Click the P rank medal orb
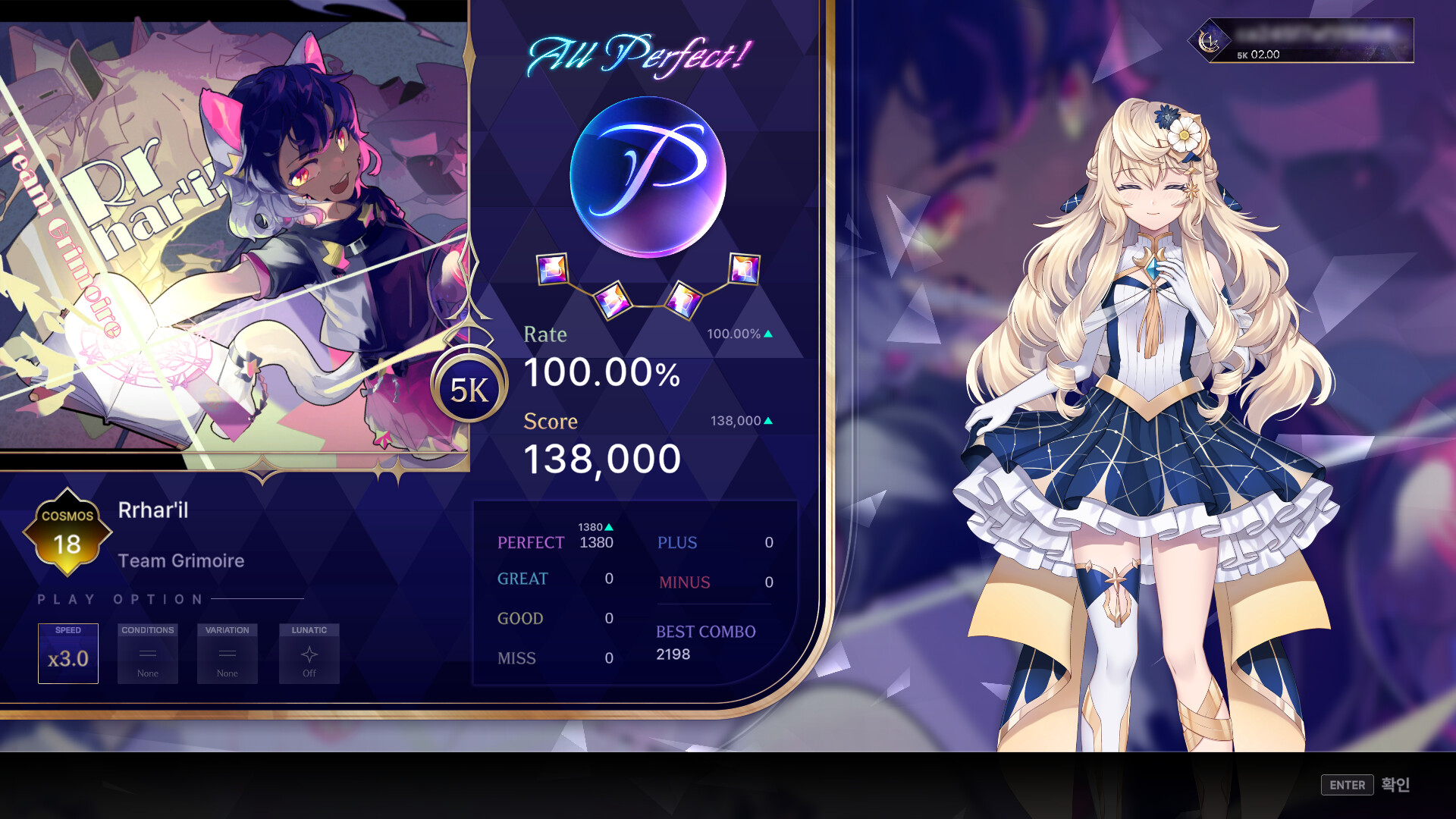 click(x=648, y=177)
